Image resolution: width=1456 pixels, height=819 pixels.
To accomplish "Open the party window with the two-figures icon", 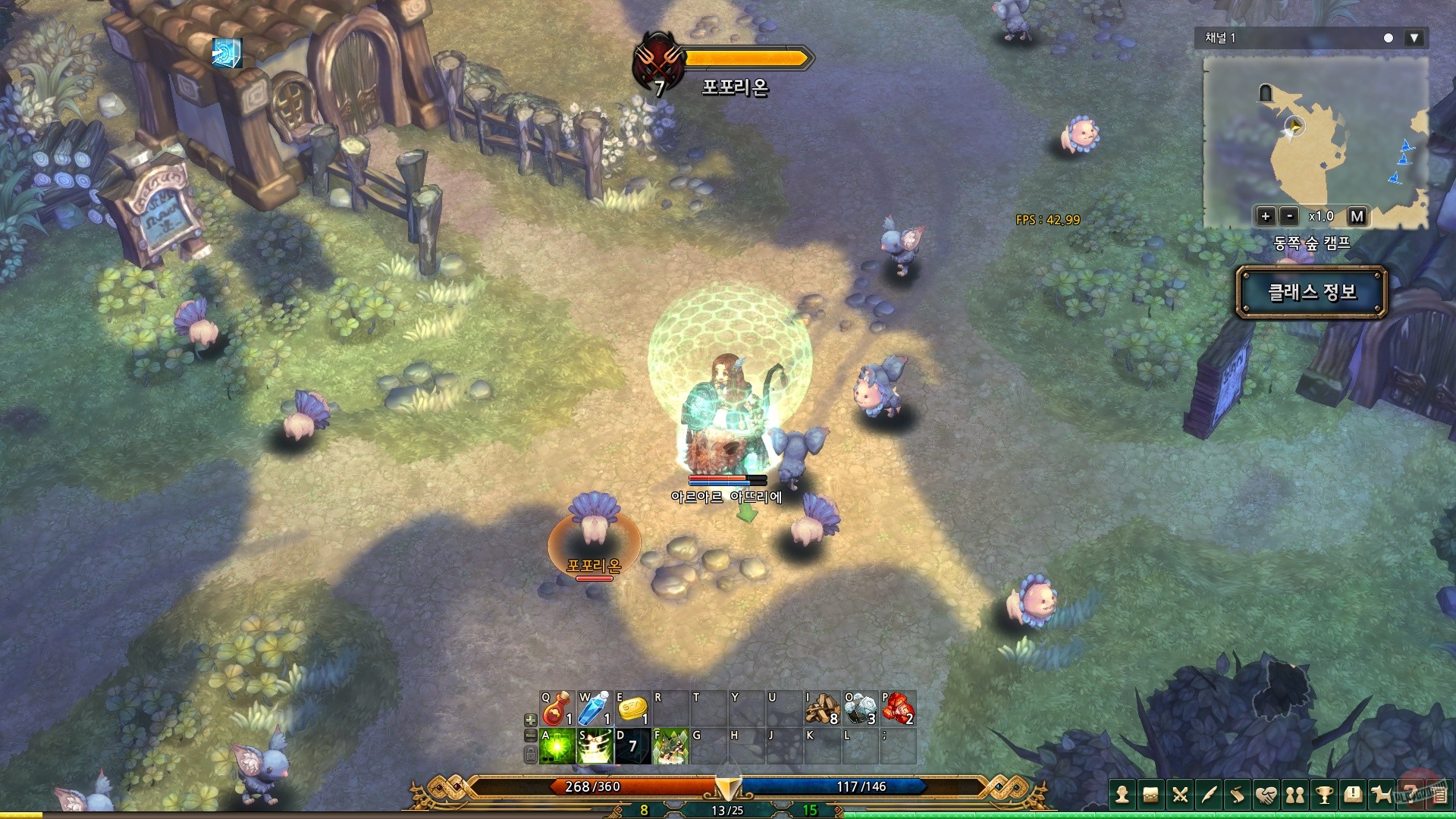I will coord(1295,795).
